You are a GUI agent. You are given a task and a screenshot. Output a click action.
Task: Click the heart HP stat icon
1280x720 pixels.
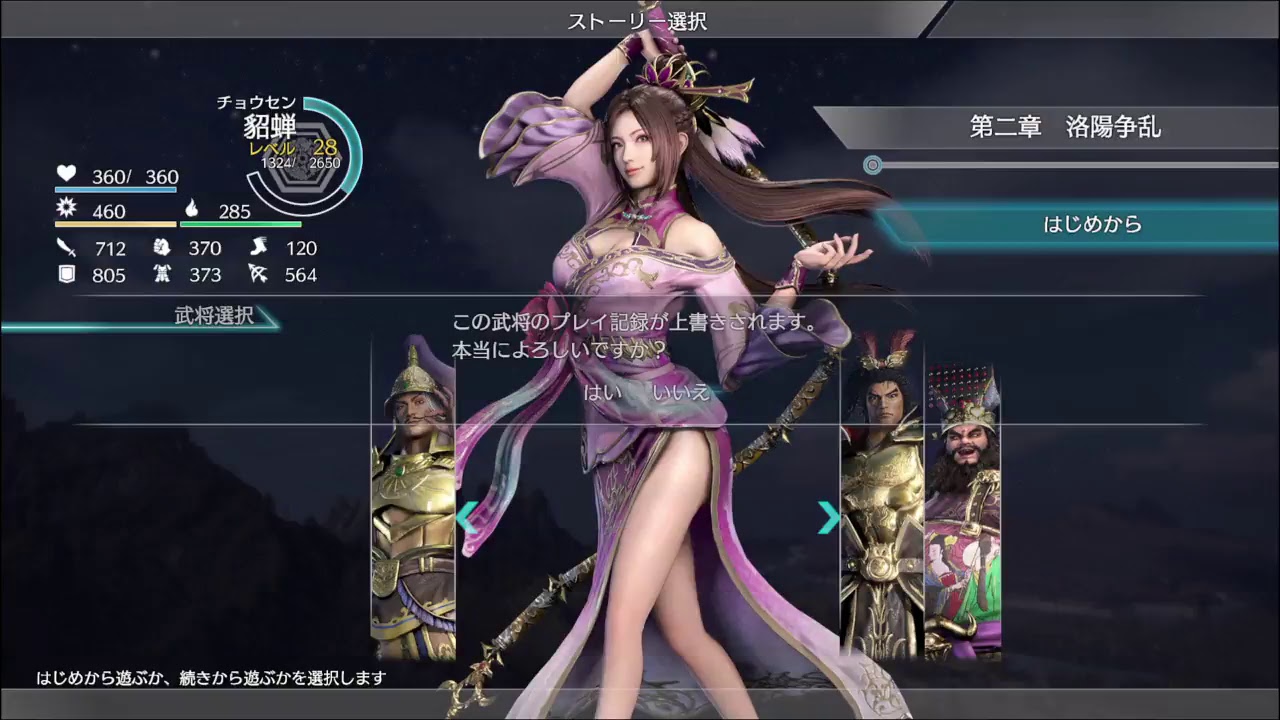(x=65, y=174)
